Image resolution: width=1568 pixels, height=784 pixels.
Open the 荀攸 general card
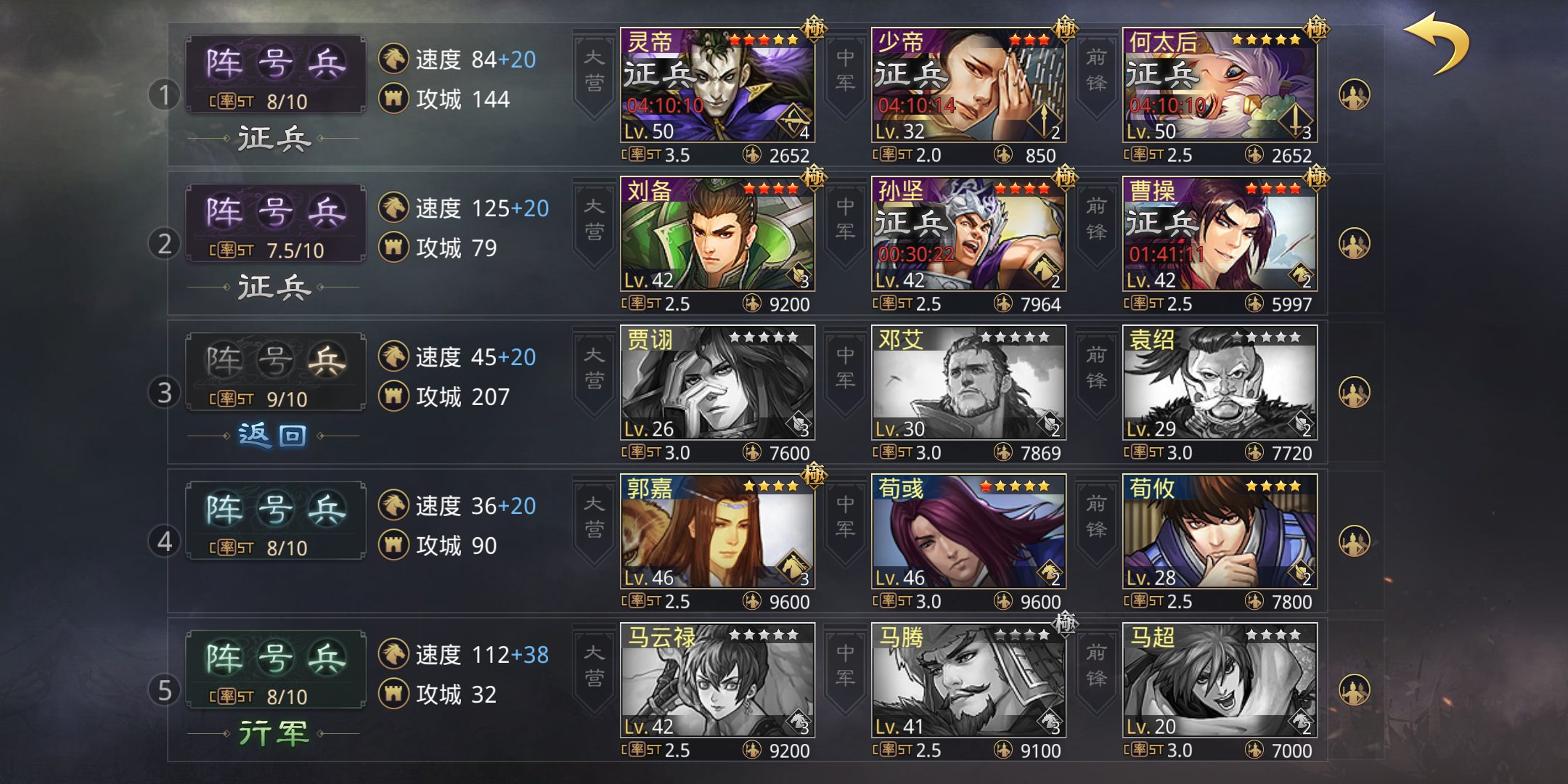[x=1220, y=532]
